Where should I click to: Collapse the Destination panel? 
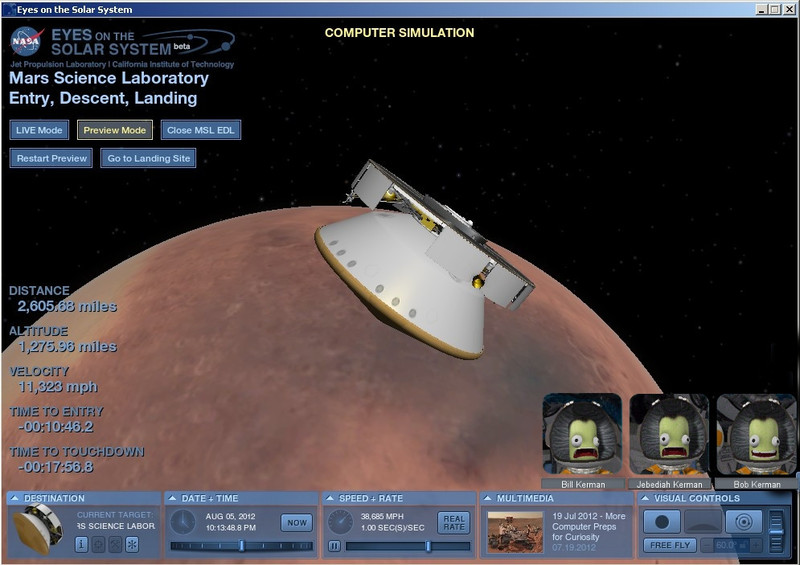(15, 498)
